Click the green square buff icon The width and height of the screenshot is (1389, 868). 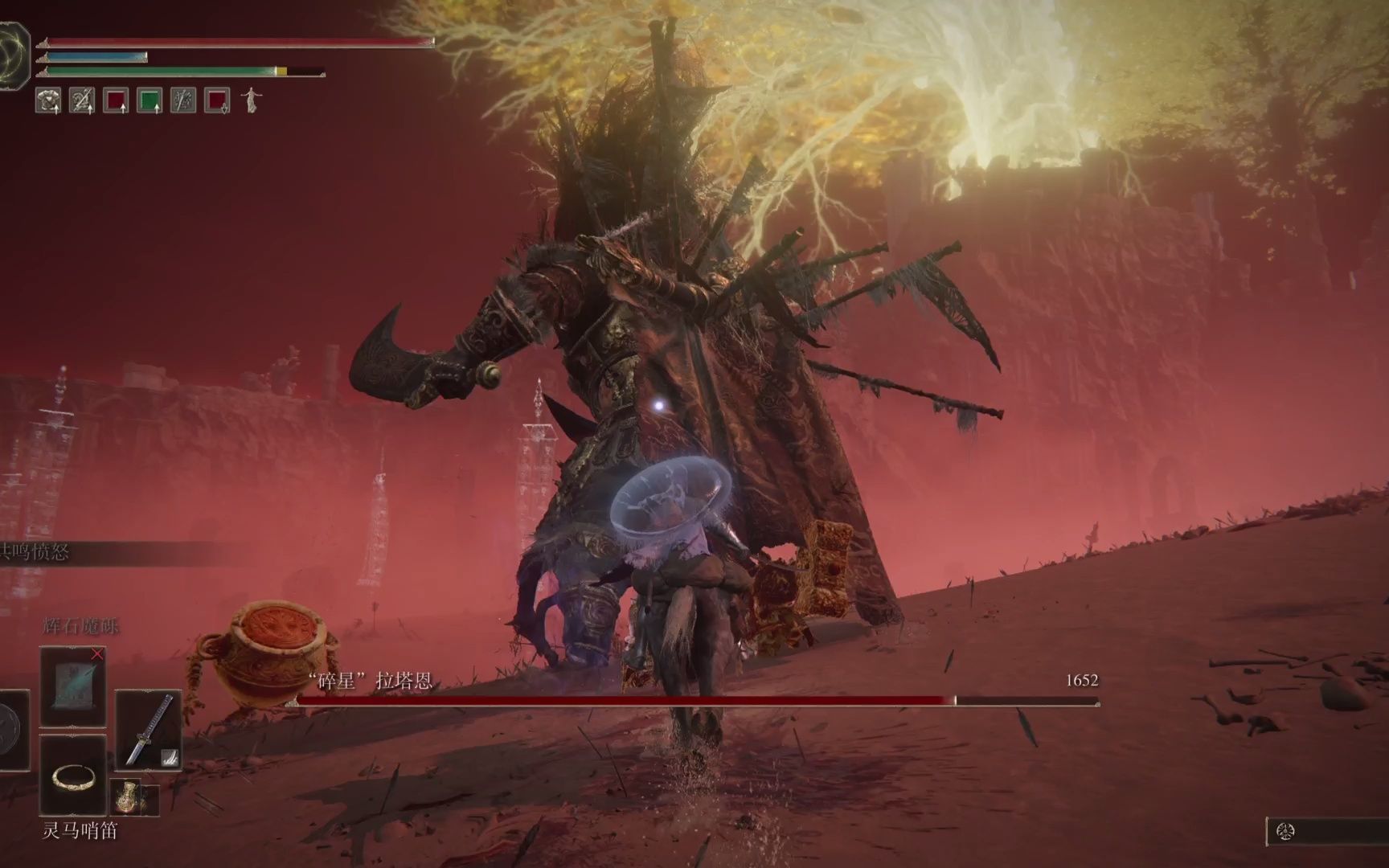pos(150,100)
